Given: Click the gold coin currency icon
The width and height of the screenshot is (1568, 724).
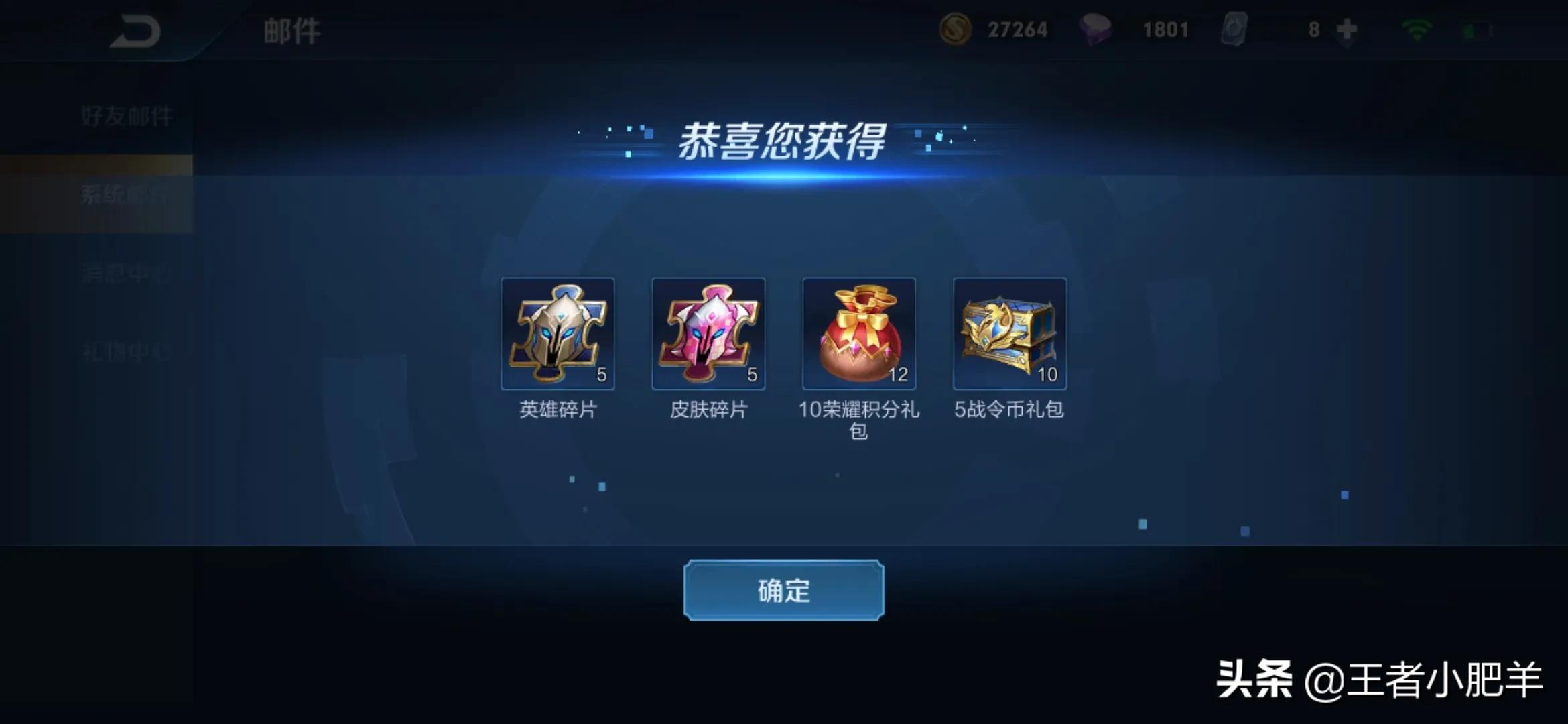Looking at the screenshot, I should [957, 29].
